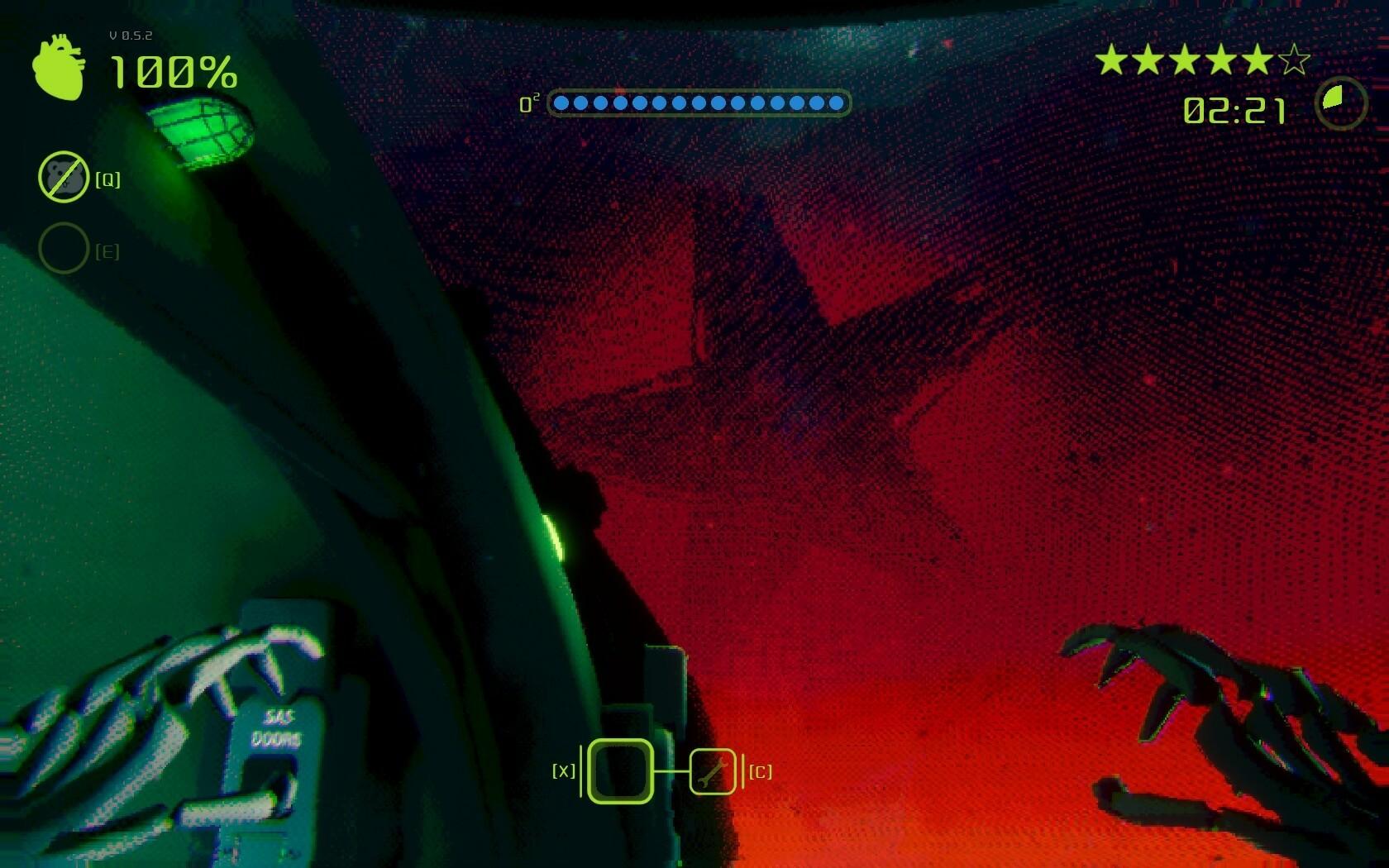Click the 100% health percentage readout
Viewport: 1389px width, 868px height.
pos(172,73)
